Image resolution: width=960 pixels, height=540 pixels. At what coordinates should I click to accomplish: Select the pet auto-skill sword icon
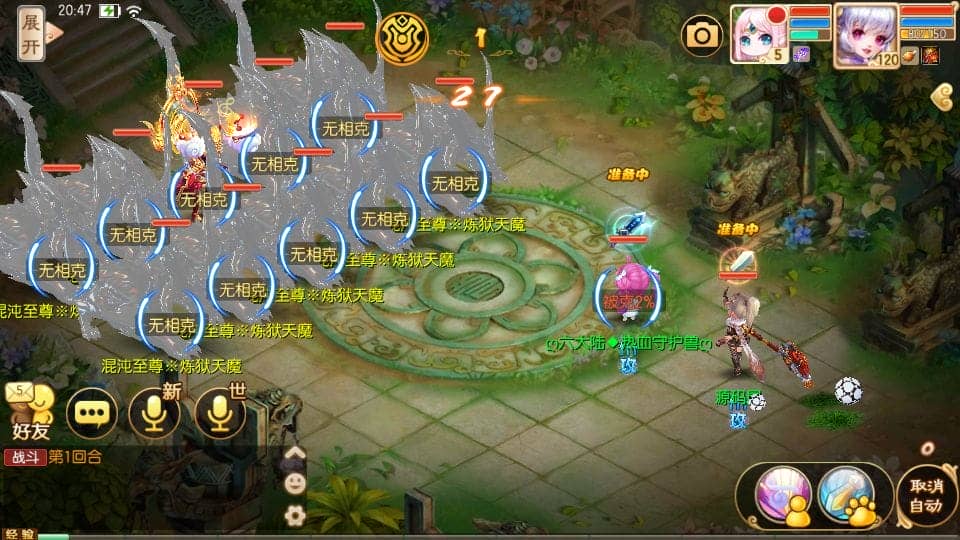tap(846, 495)
